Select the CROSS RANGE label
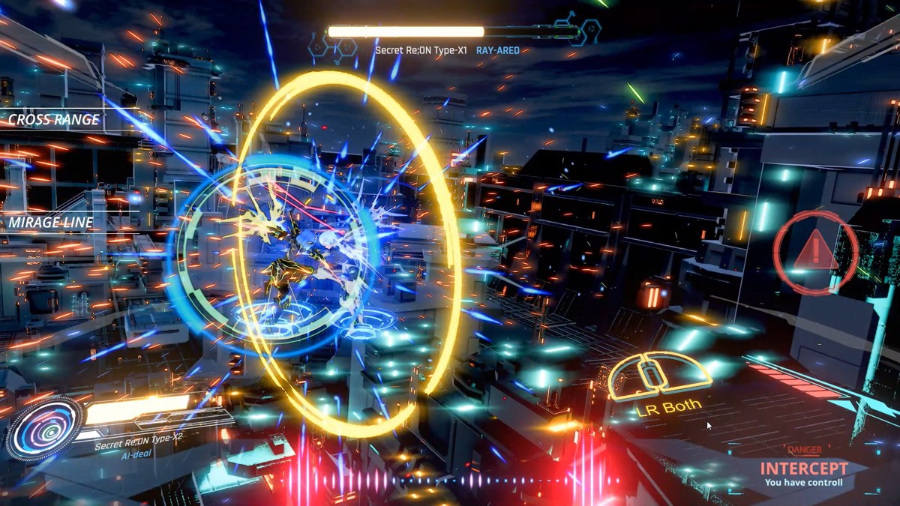The image size is (900, 506). [54, 120]
